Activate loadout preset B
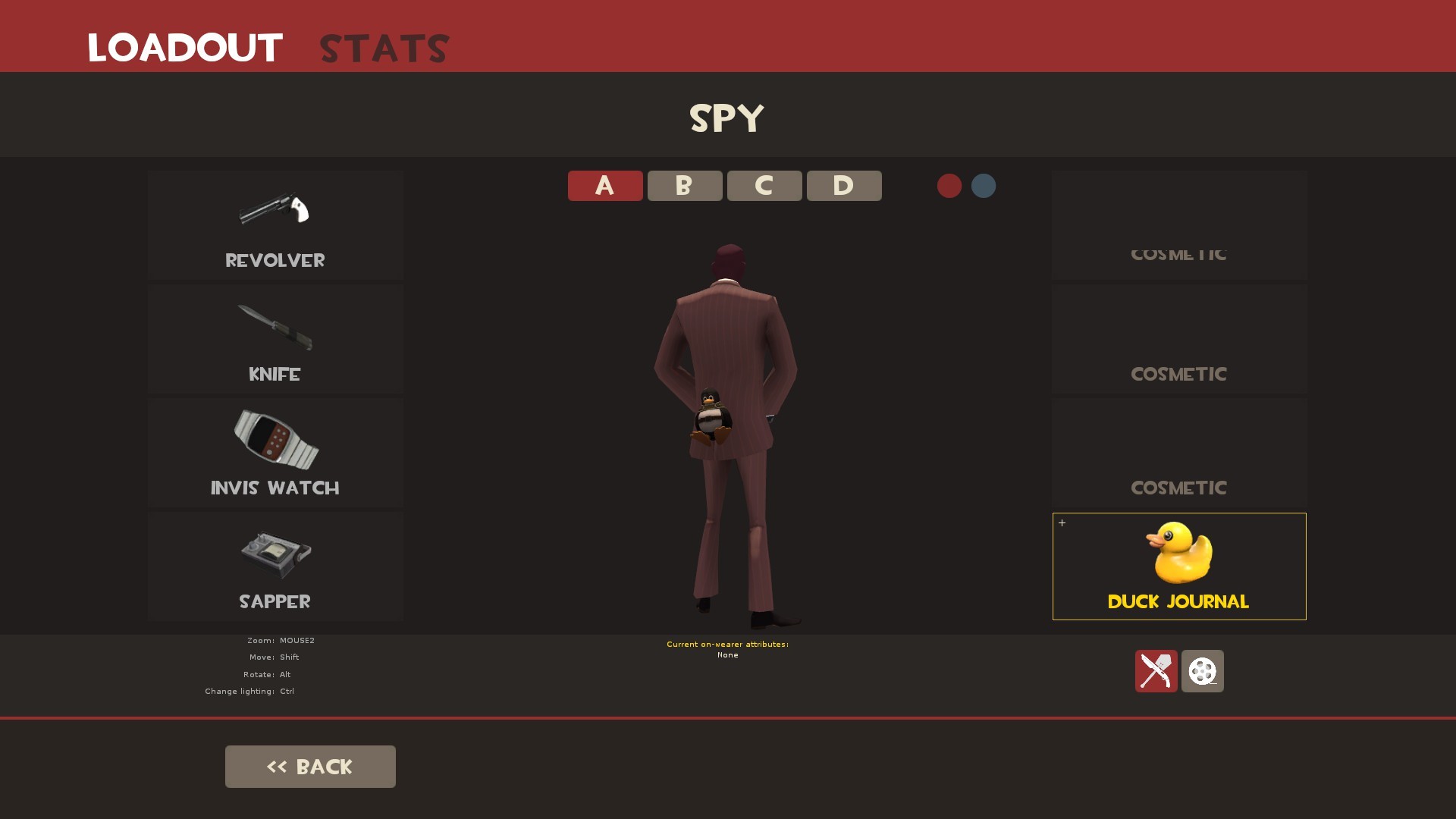 pos(684,185)
